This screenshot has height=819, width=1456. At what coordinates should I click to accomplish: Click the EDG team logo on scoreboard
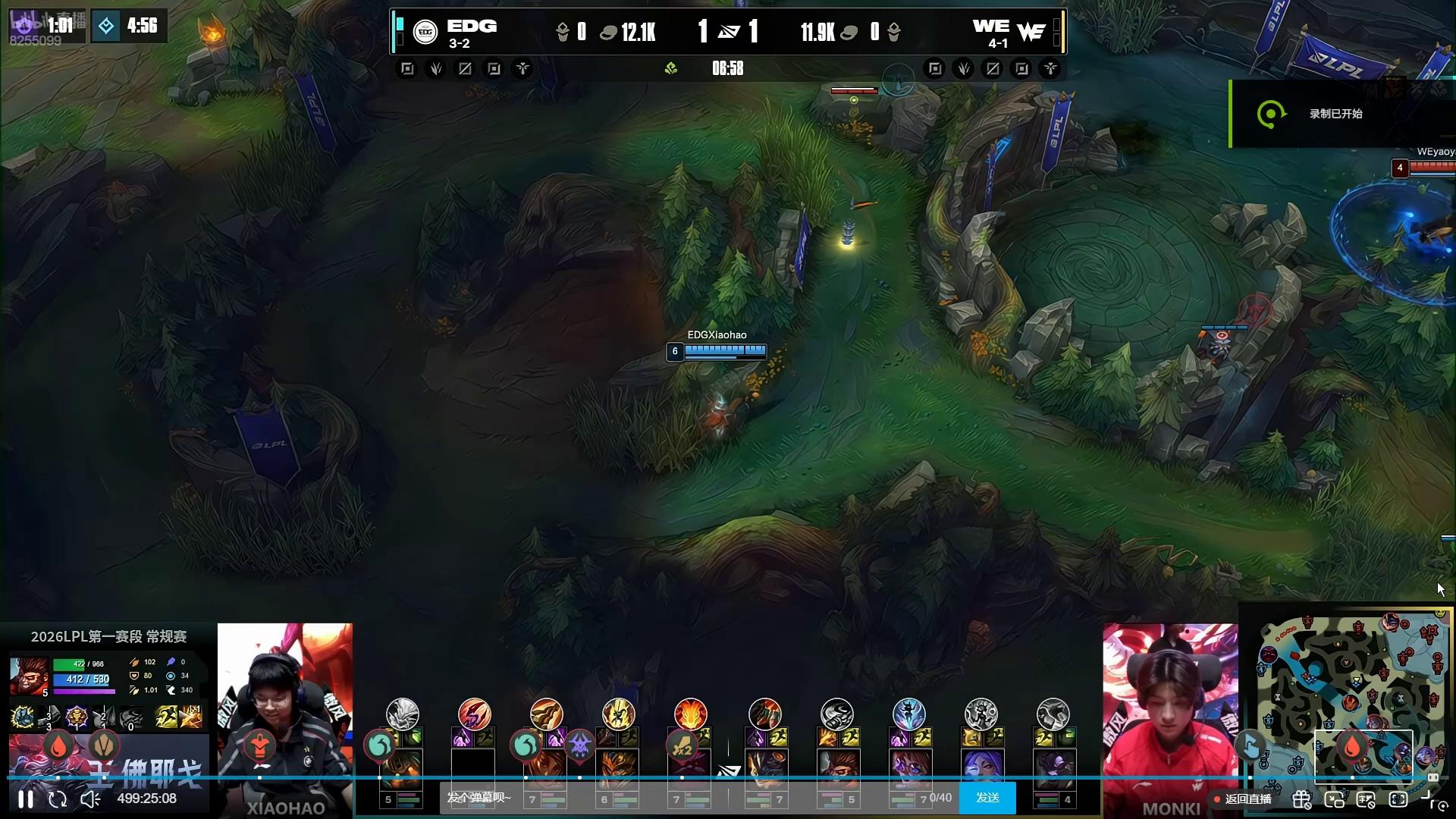point(425,32)
